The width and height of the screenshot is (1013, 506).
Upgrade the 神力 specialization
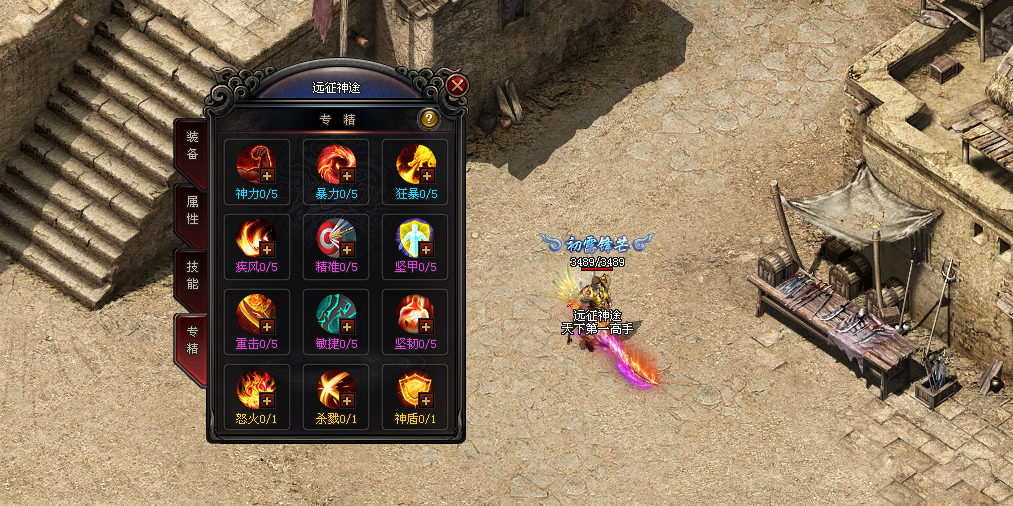pyautogui.click(x=267, y=175)
